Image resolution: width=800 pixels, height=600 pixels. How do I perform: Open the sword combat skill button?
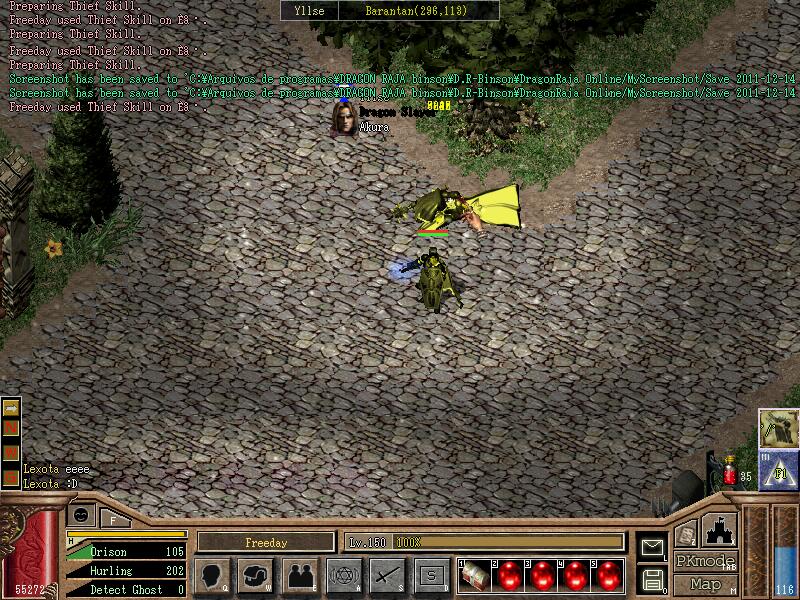387,575
